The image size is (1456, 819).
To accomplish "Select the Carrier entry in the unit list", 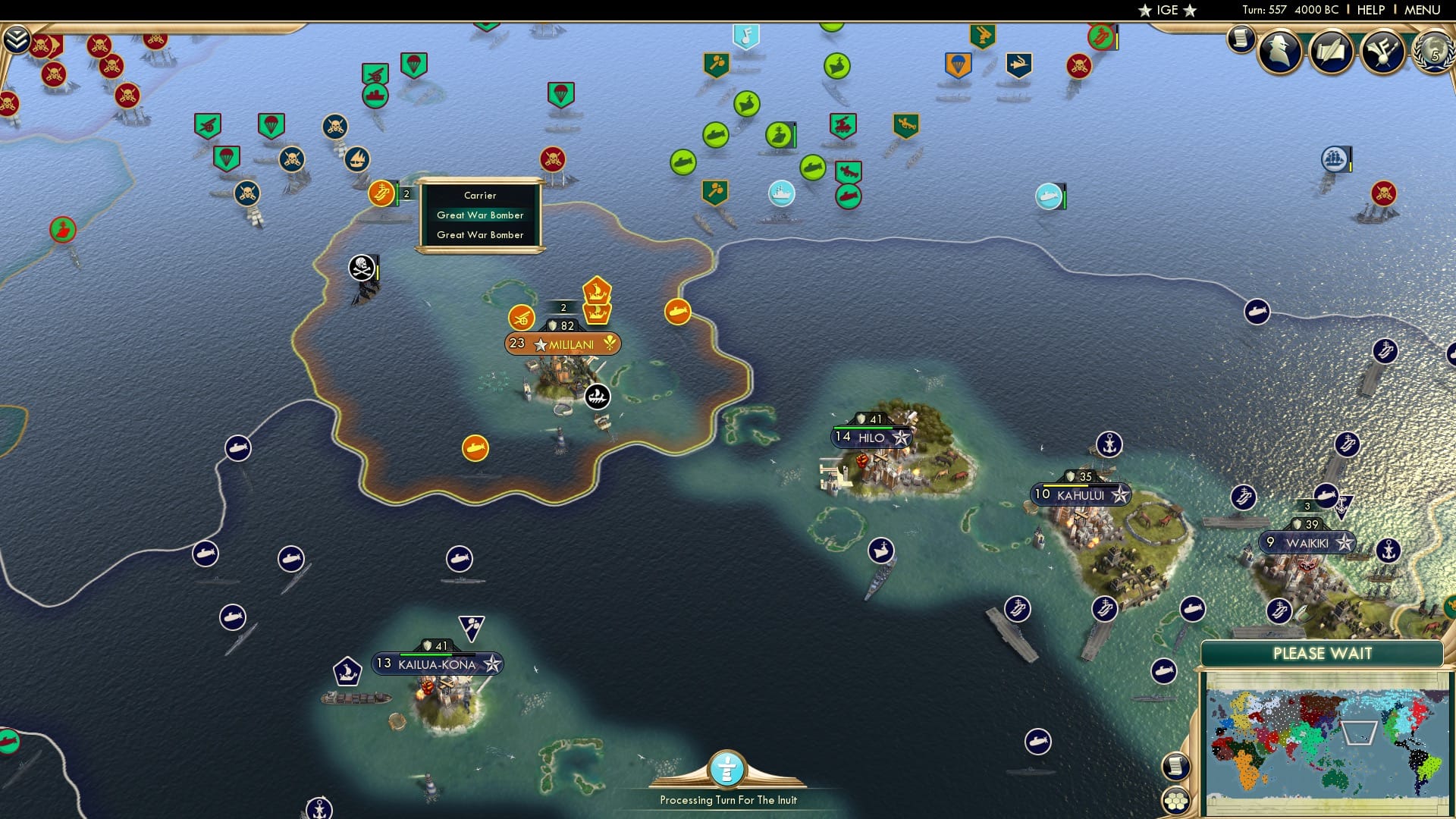I will (x=479, y=195).
